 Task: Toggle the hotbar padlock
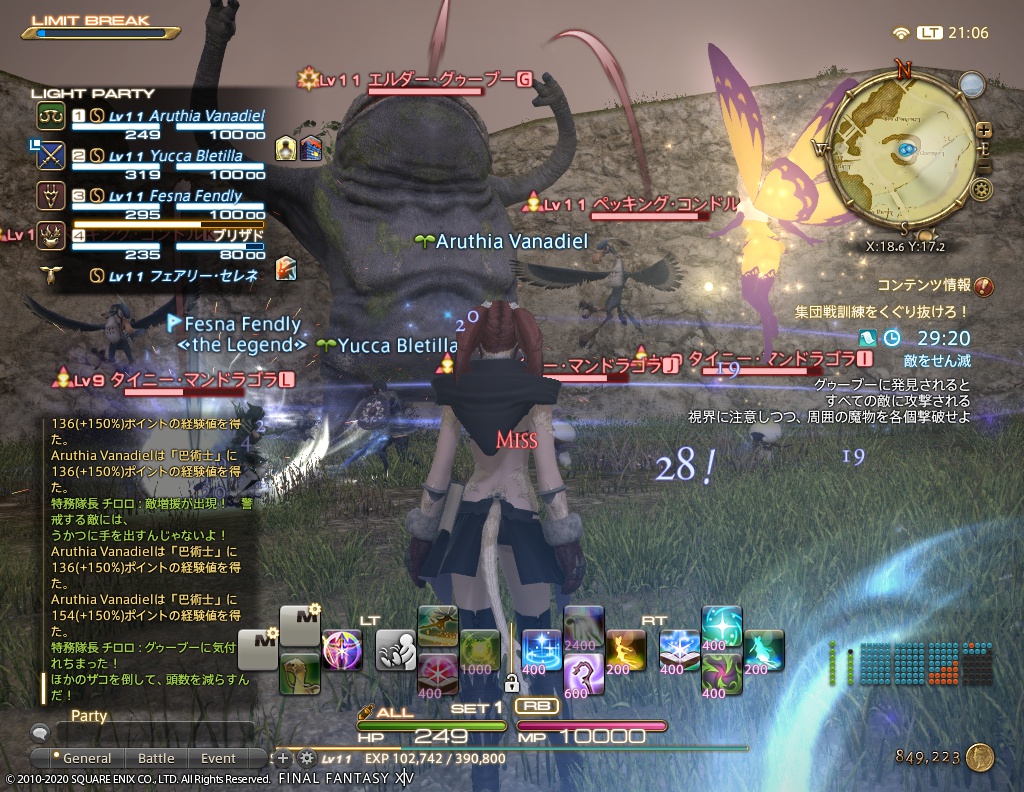[511, 685]
